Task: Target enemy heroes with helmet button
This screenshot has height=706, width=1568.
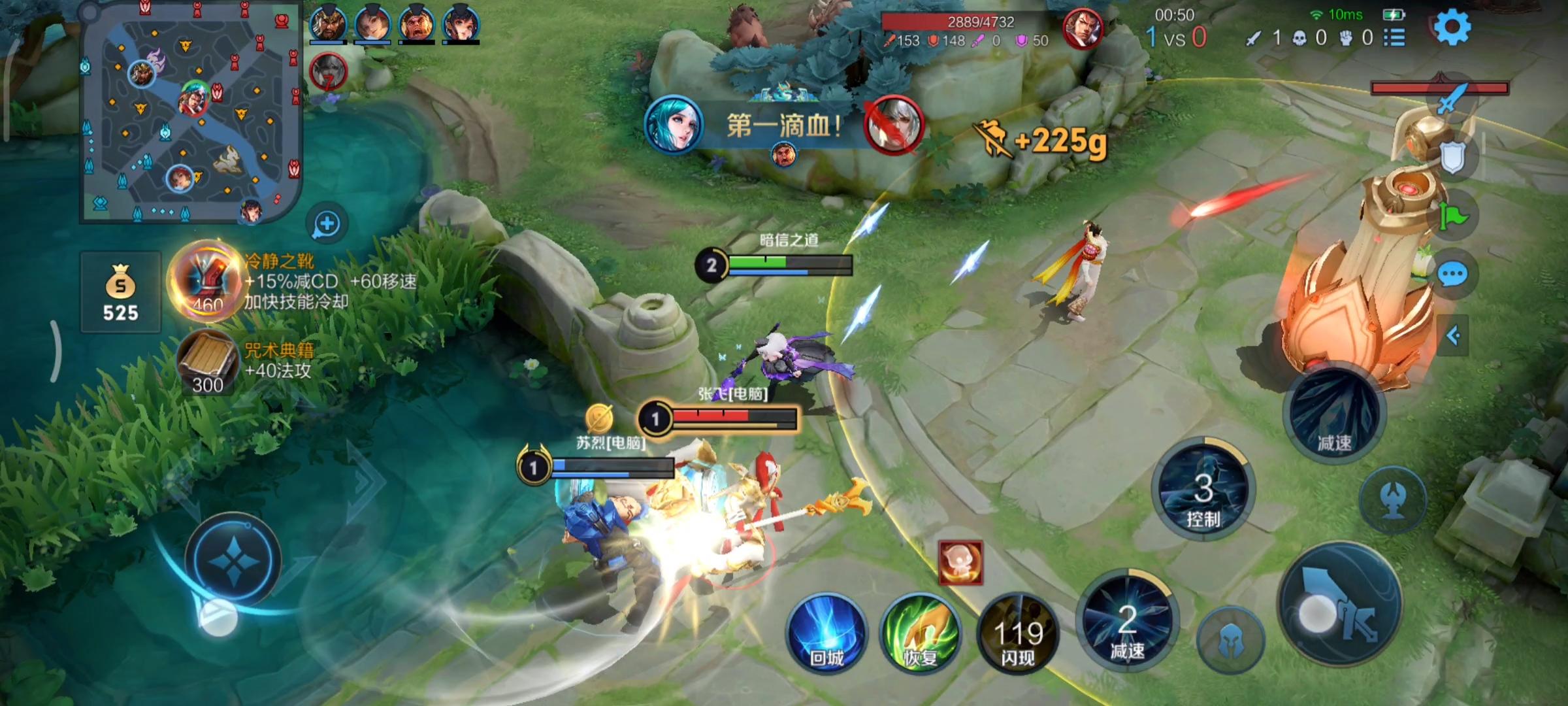Action: 1230,641
